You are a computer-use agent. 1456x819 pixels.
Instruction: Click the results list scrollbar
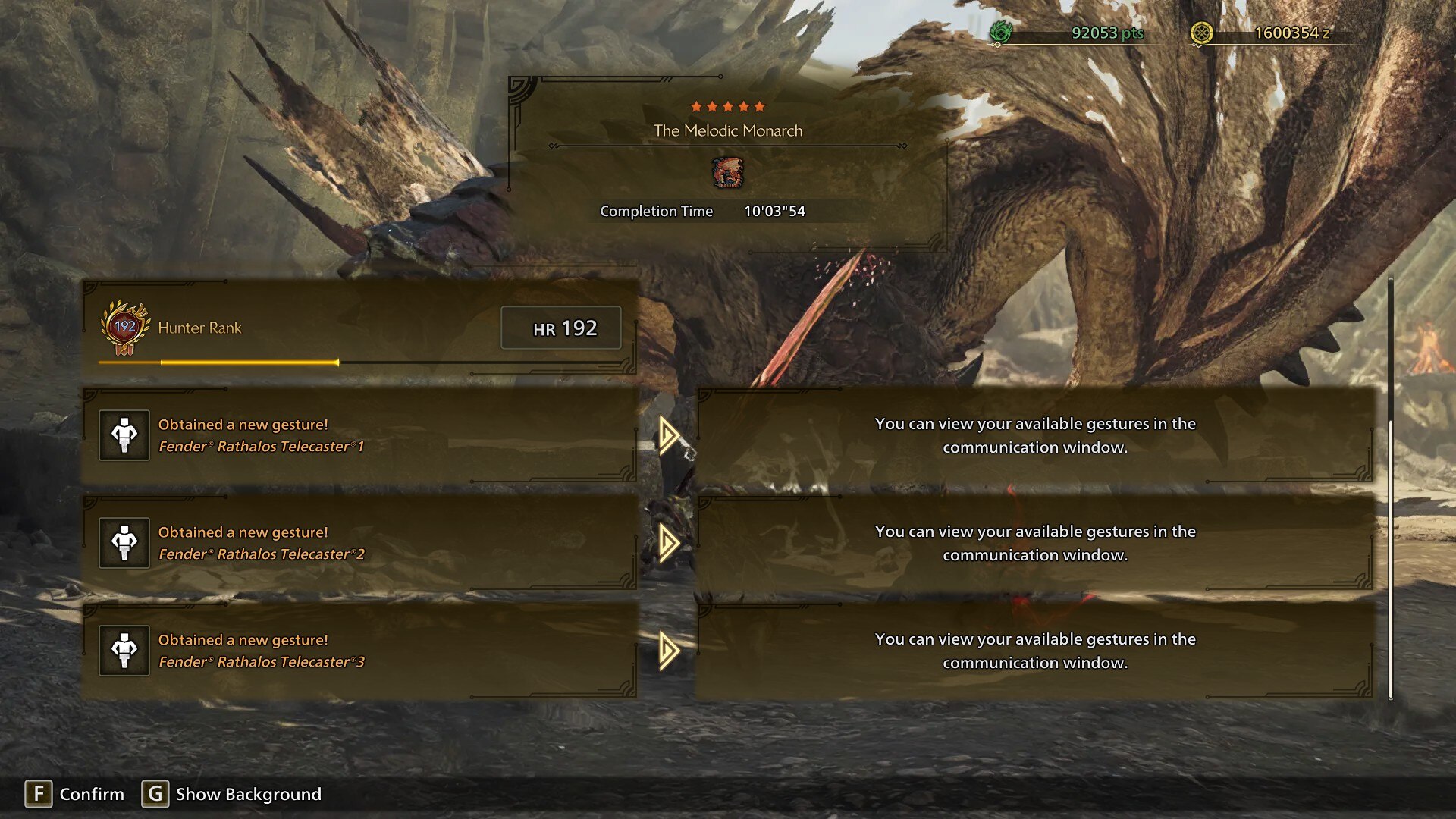[1391, 561]
